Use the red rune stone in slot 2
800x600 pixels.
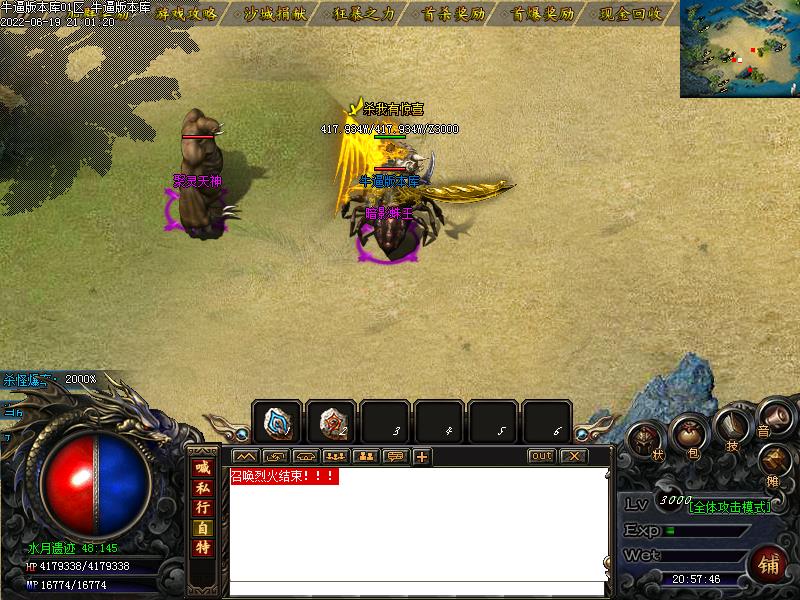pyautogui.click(x=331, y=422)
